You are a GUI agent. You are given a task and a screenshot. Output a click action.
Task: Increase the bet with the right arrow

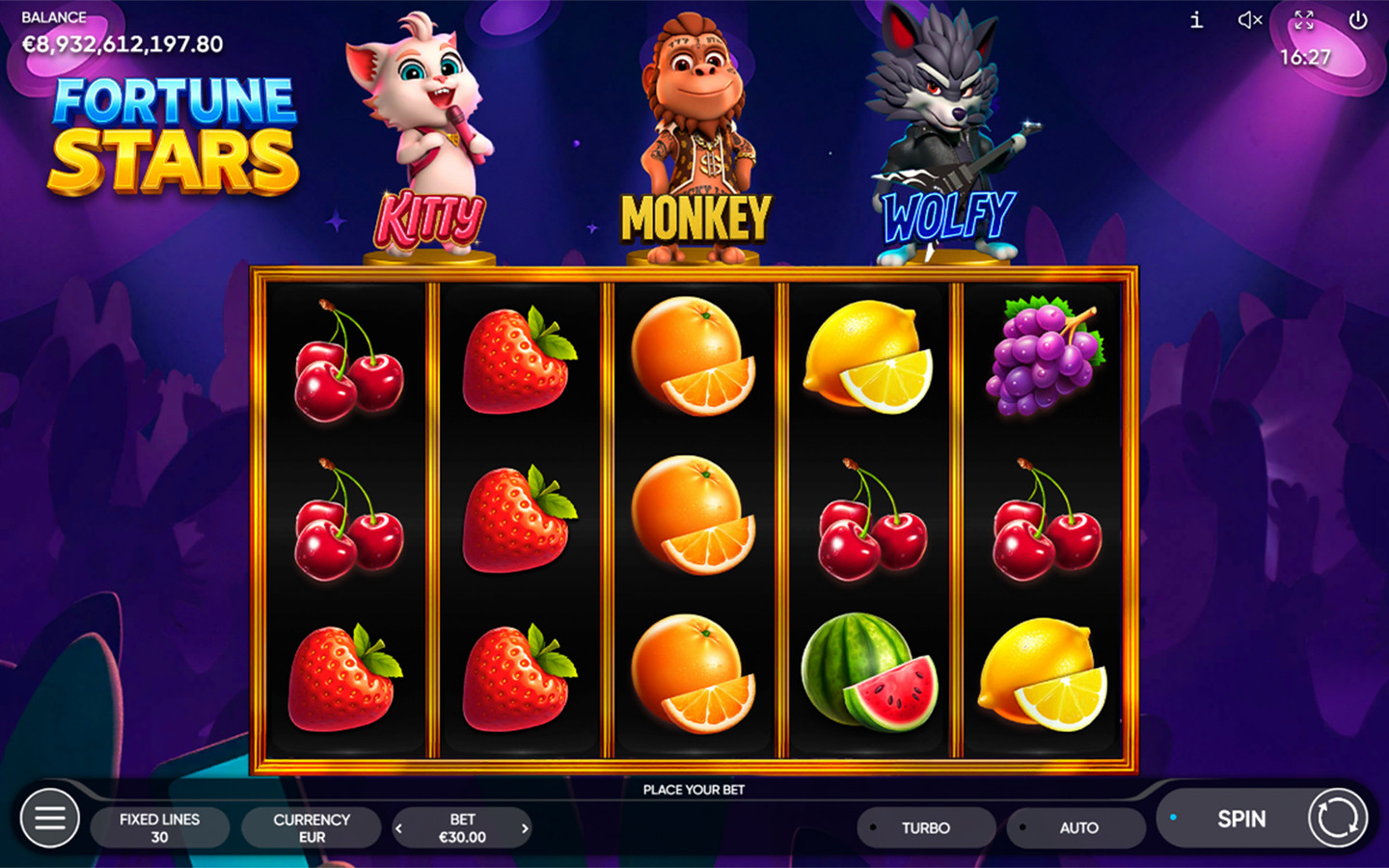[x=525, y=827]
